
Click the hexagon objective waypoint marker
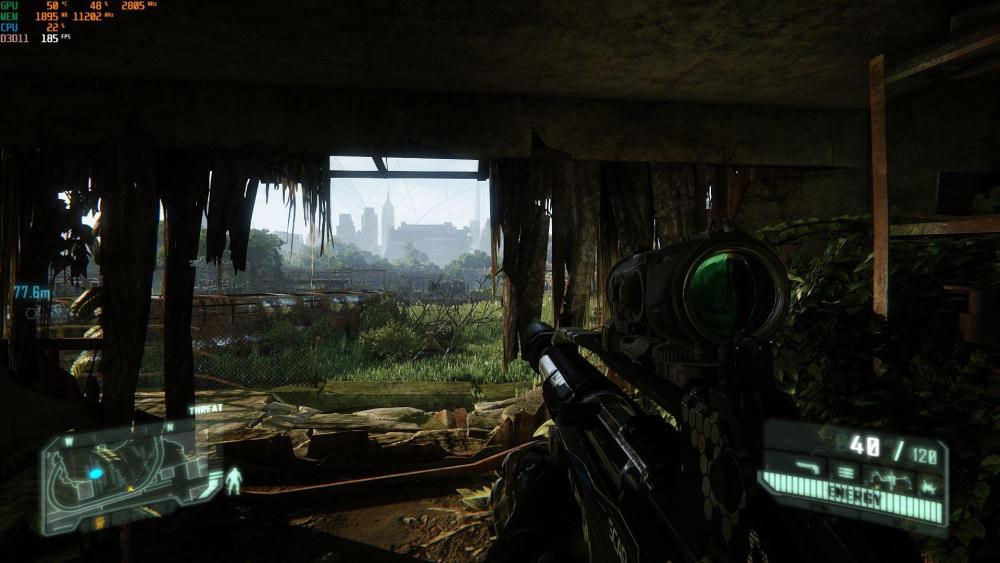pos(32,313)
